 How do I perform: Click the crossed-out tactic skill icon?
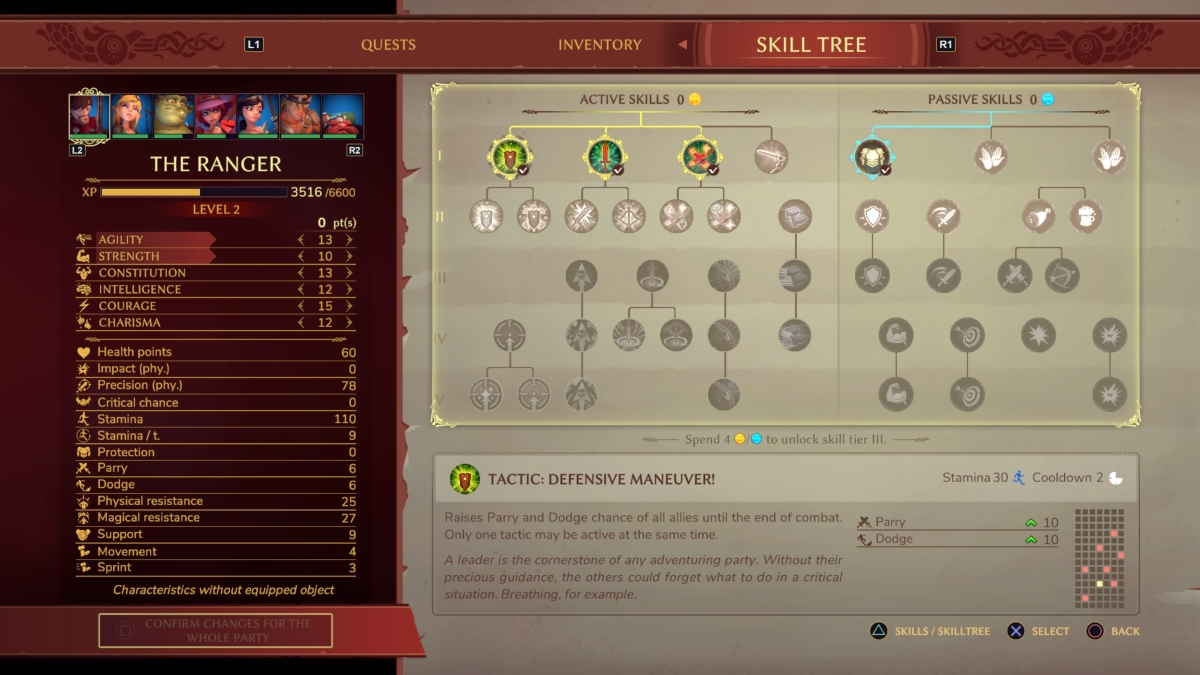699,157
